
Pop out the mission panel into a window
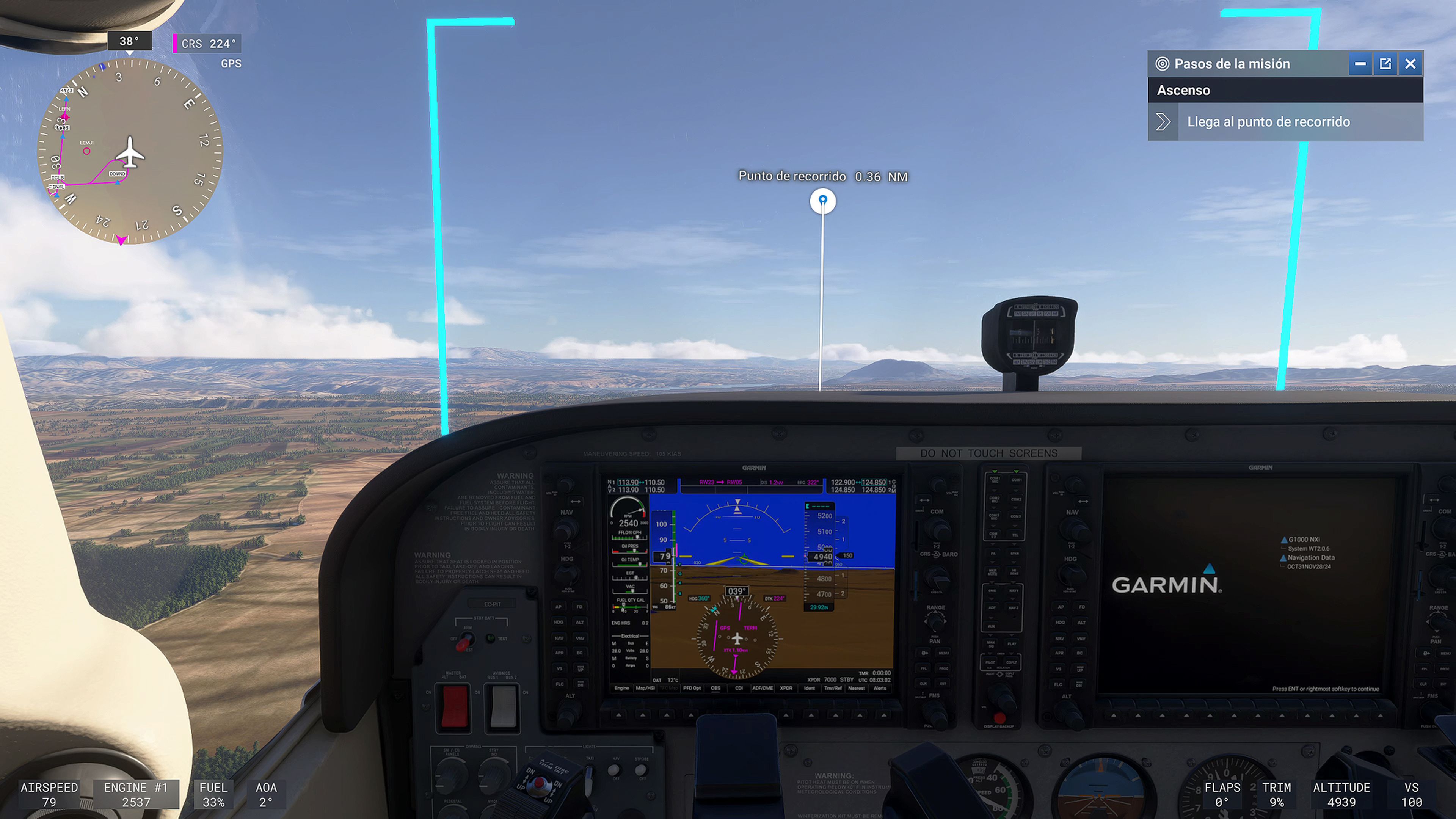pyautogui.click(x=1385, y=64)
